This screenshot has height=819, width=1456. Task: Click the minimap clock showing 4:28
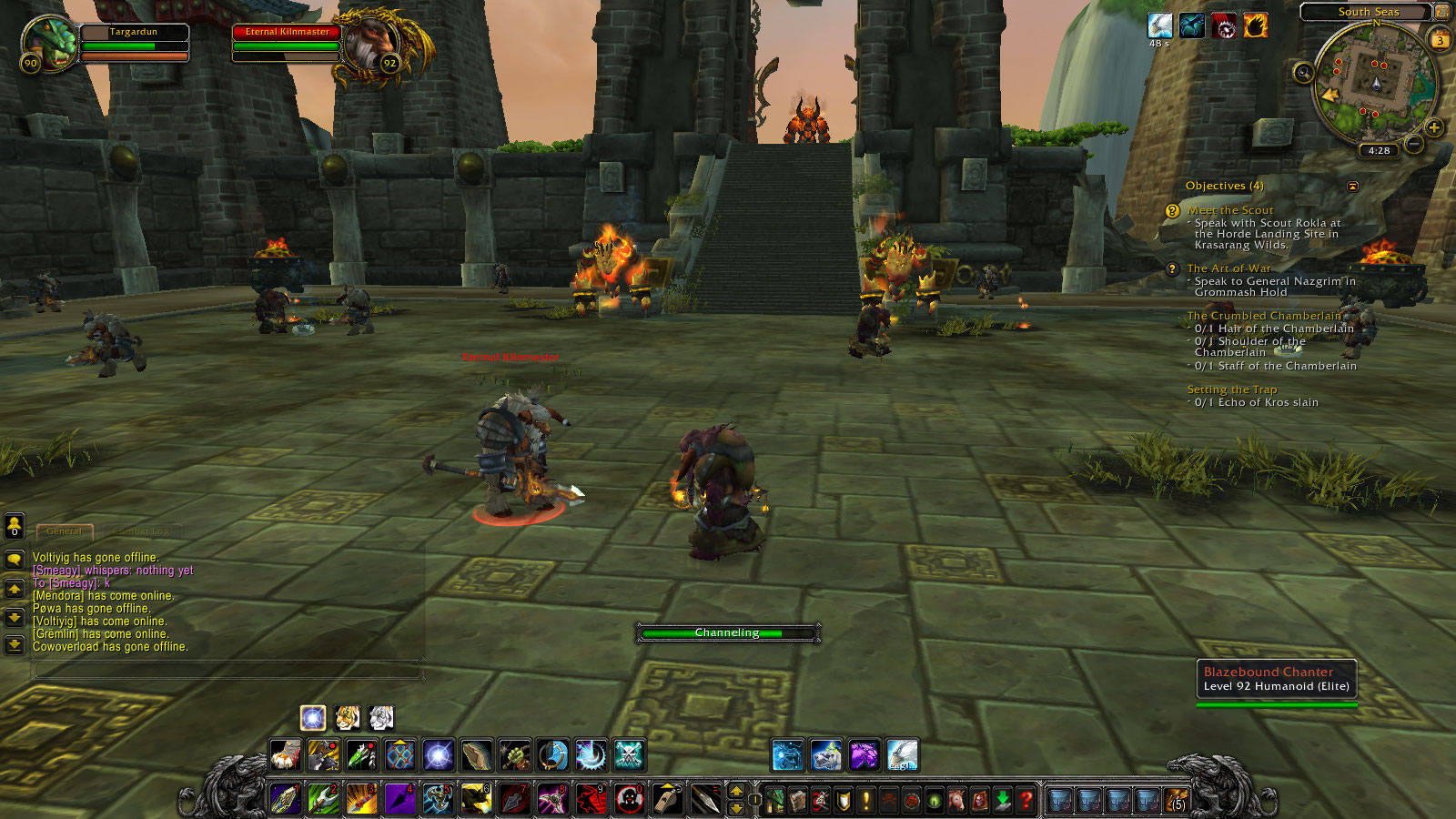[1379, 149]
